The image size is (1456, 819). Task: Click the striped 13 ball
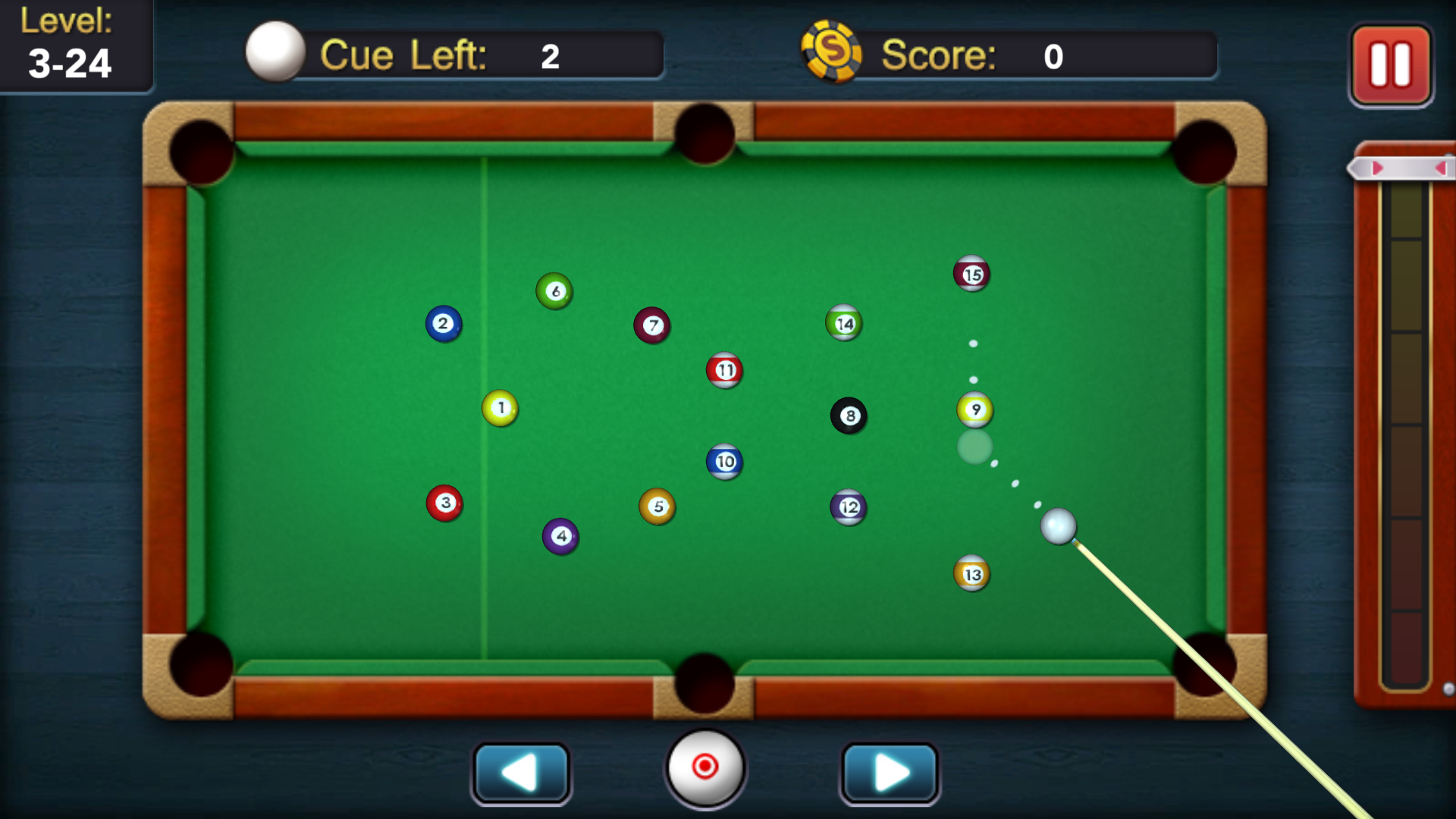click(x=973, y=574)
